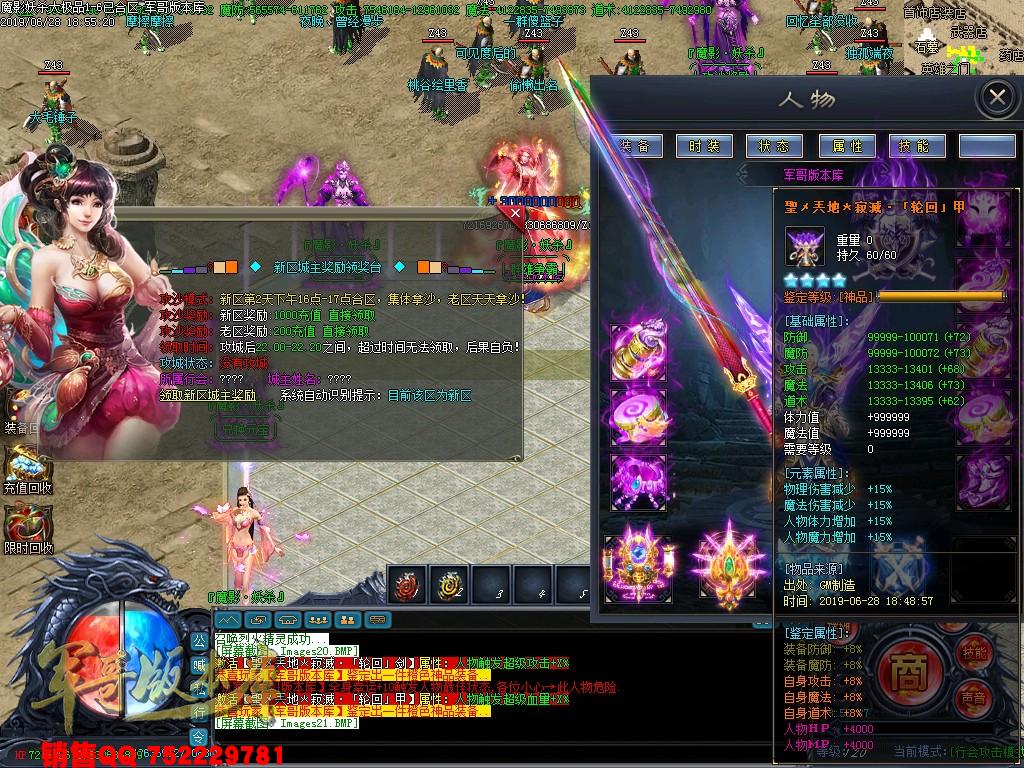Switch to the 技能 skills tab
Viewport: 1024px width, 768px height.
[x=914, y=146]
